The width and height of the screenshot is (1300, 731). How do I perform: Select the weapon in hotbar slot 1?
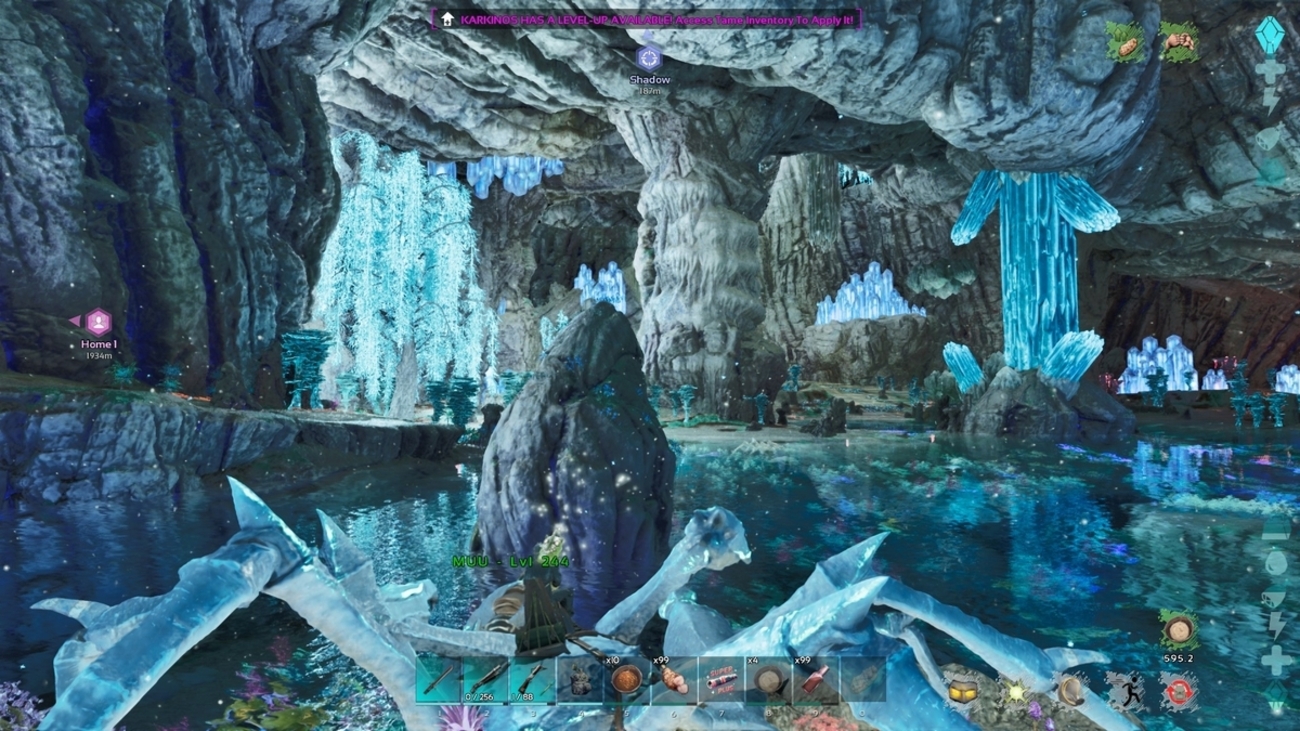438,681
